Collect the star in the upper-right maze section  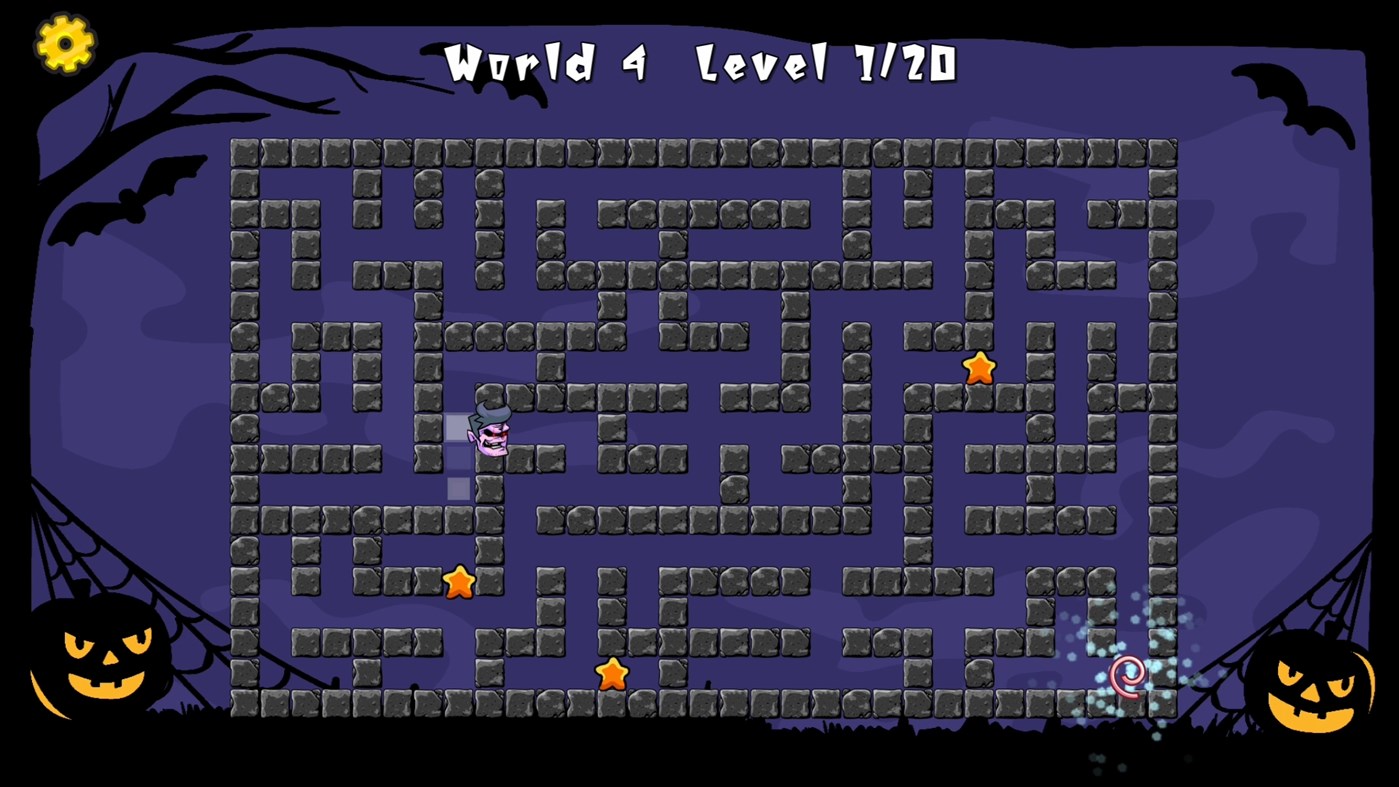(x=978, y=368)
